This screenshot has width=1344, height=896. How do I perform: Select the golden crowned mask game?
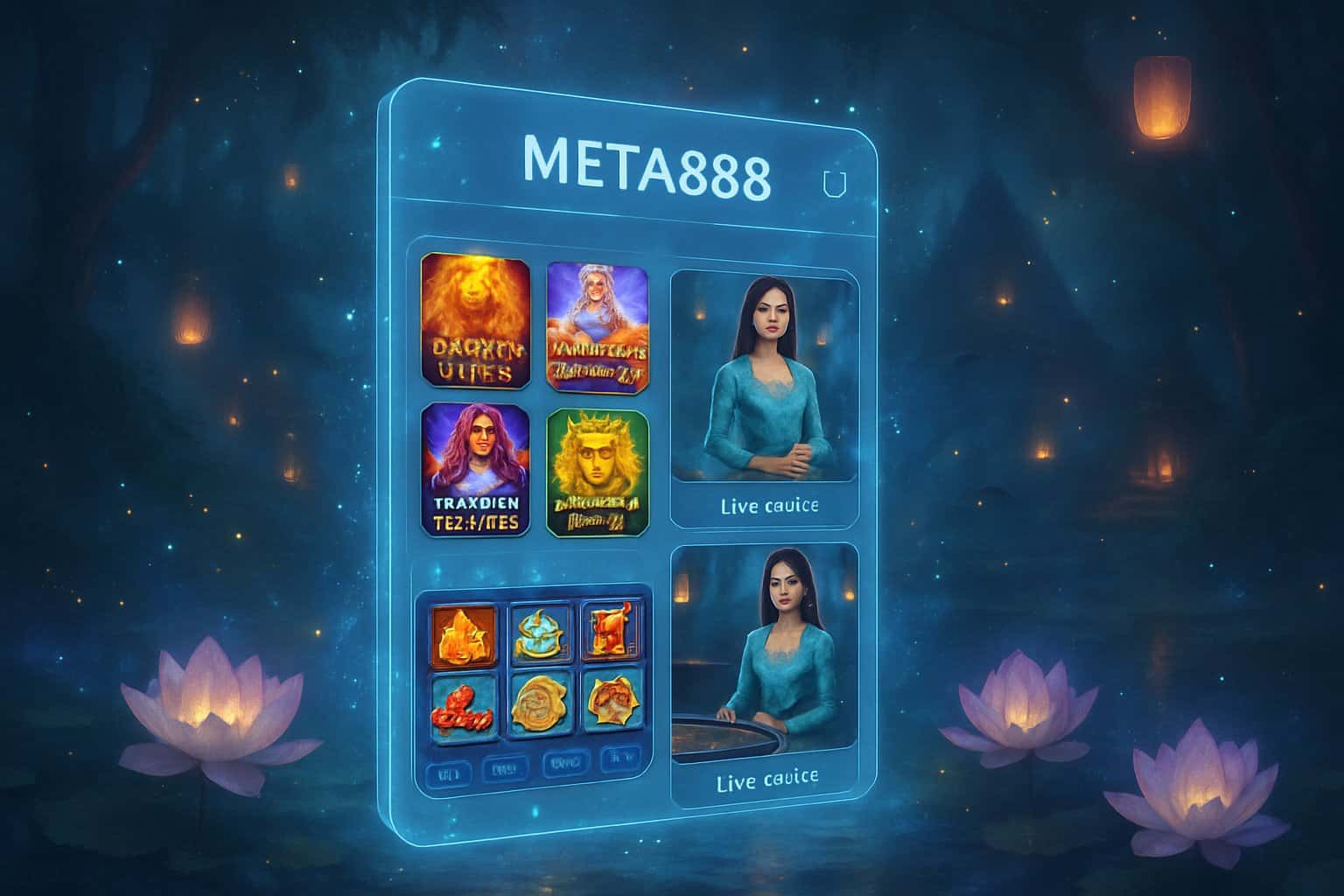click(598, 472)
